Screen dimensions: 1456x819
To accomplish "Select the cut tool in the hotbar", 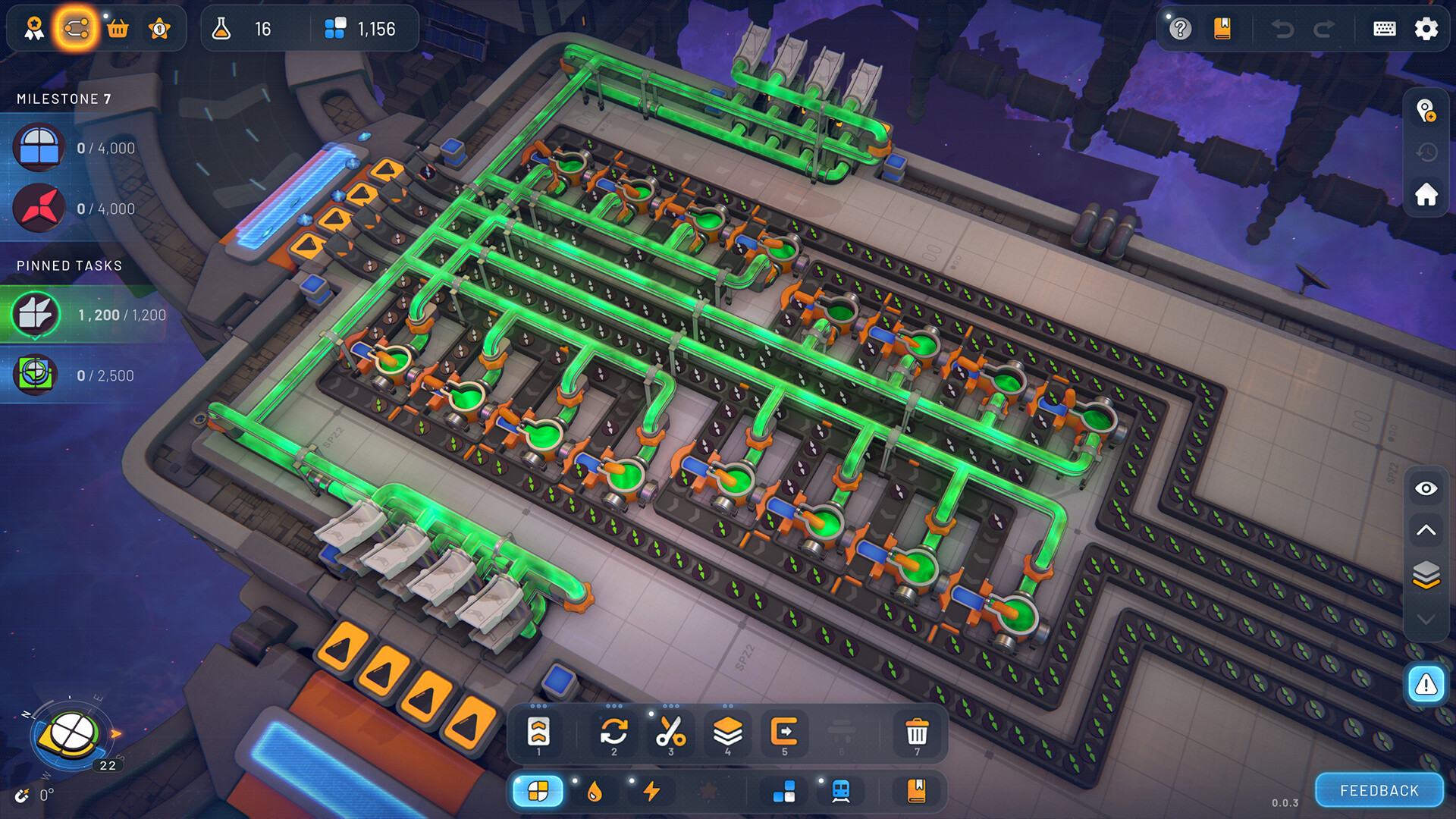I will pos(670,730).
